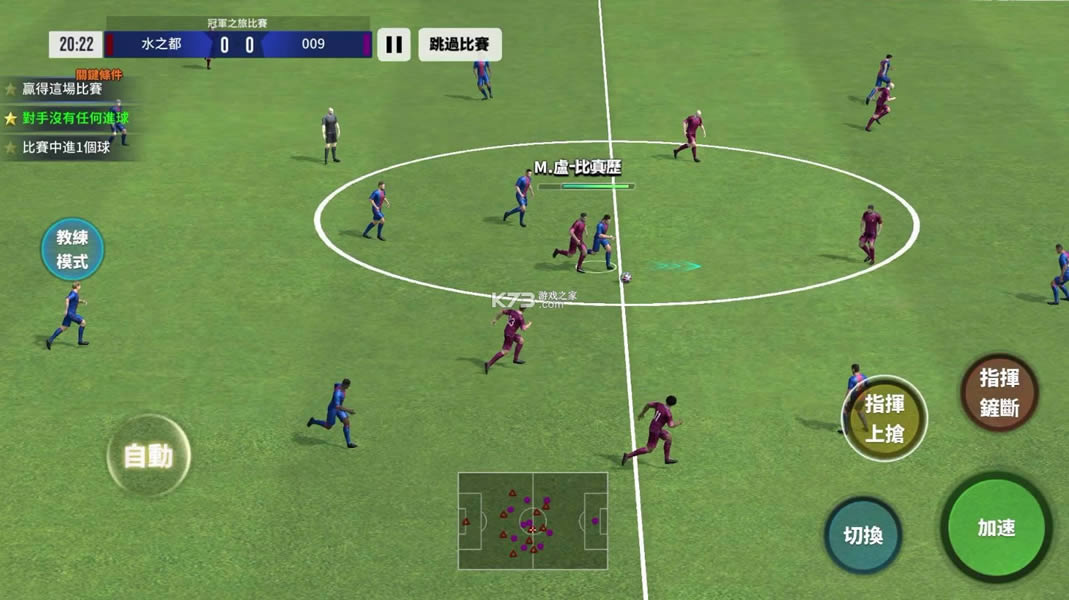Skip the match with 跳過比賽
This screenshot has height=600, width=1069.
point(459,44)
